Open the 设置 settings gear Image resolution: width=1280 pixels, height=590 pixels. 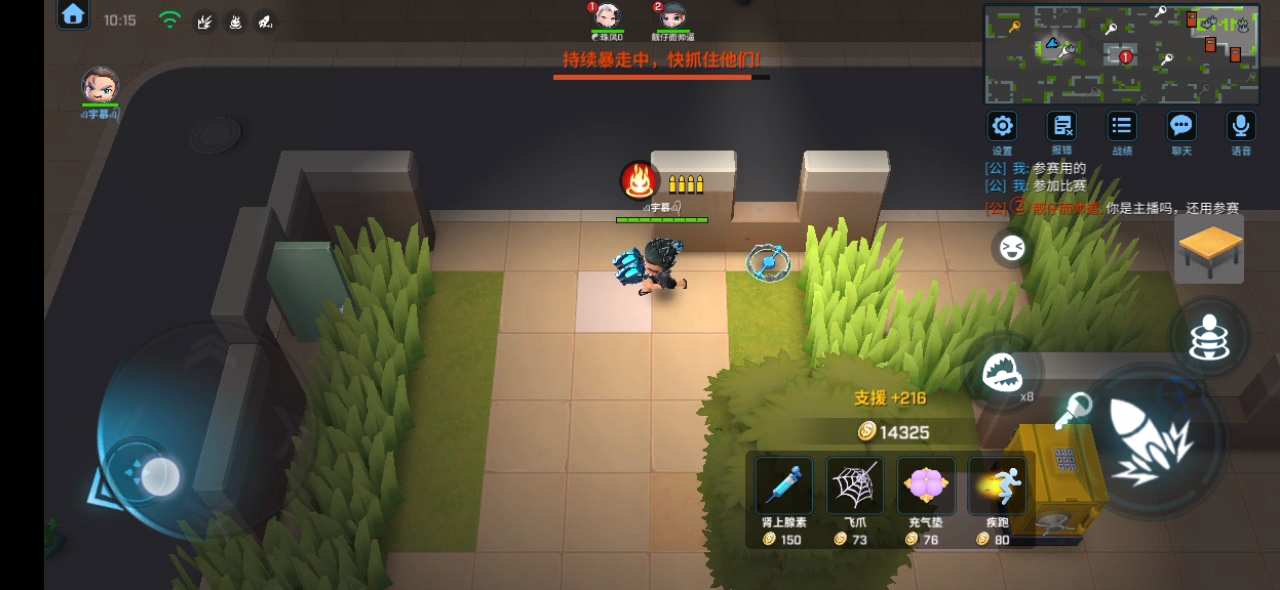(x=1002, y=127)
